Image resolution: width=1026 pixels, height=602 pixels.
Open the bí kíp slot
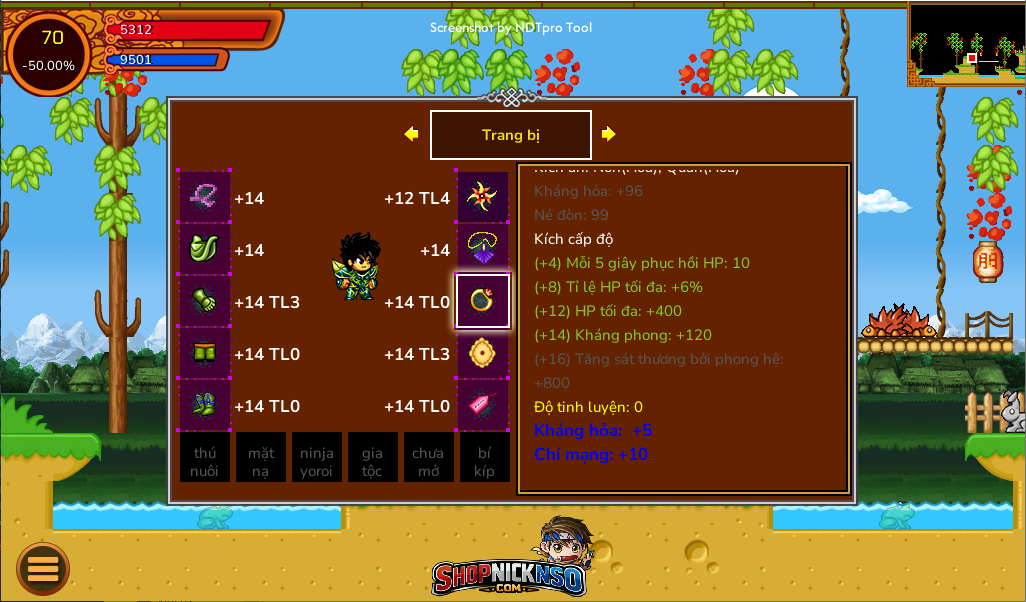pos(484,458)
